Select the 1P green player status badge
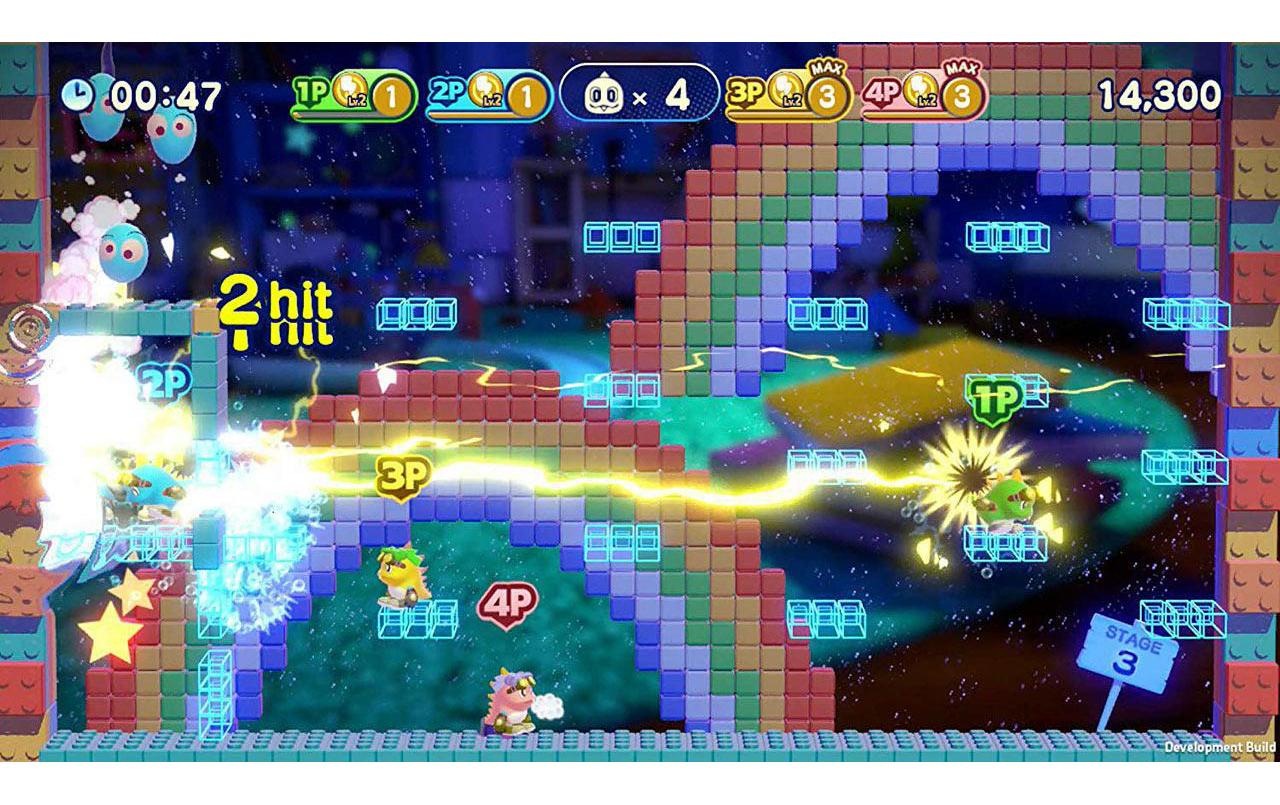The height and width of the screenshot is (805, 1280). pos(353,96)
